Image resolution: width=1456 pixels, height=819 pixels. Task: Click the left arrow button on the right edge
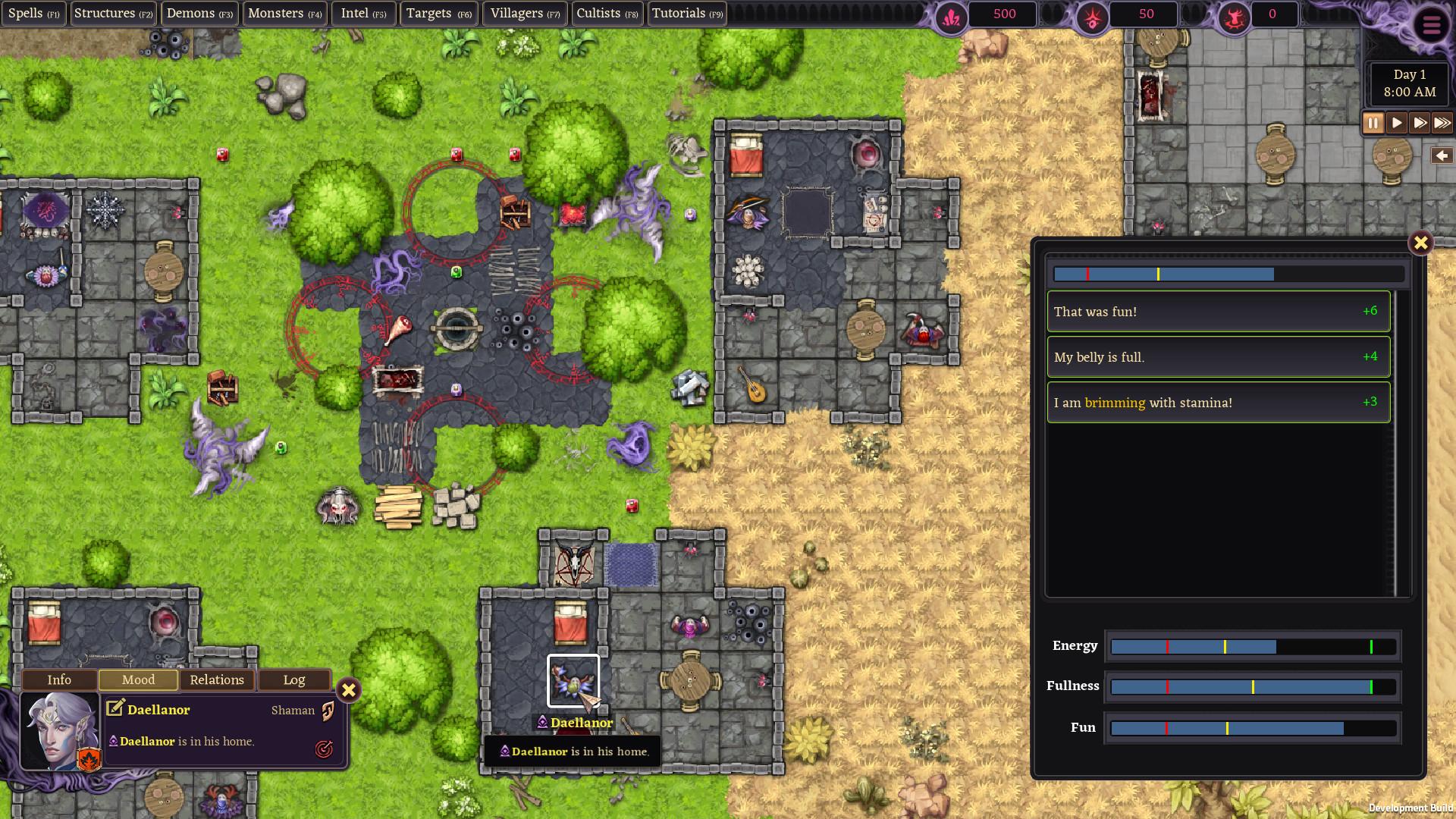click(x=1440, y=157)
